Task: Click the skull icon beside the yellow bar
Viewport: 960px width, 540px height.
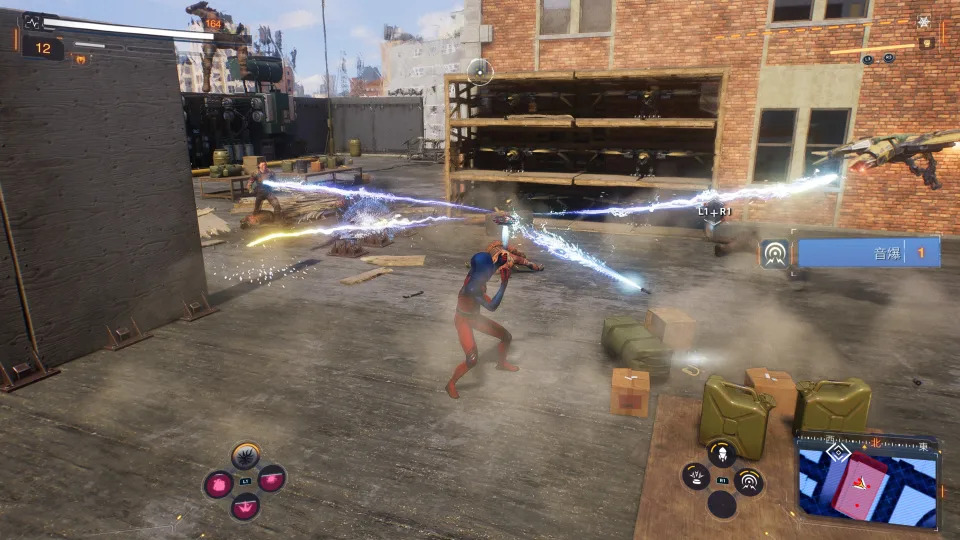Action: [x=927, y=44]
